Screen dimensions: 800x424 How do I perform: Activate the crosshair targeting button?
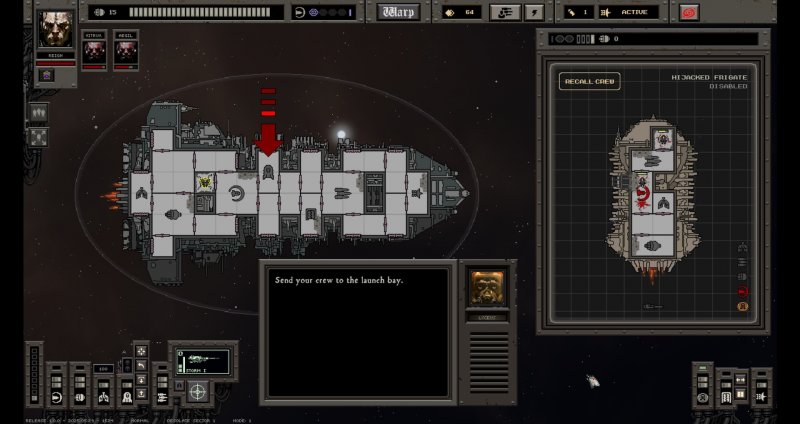(x=197, y=390)
